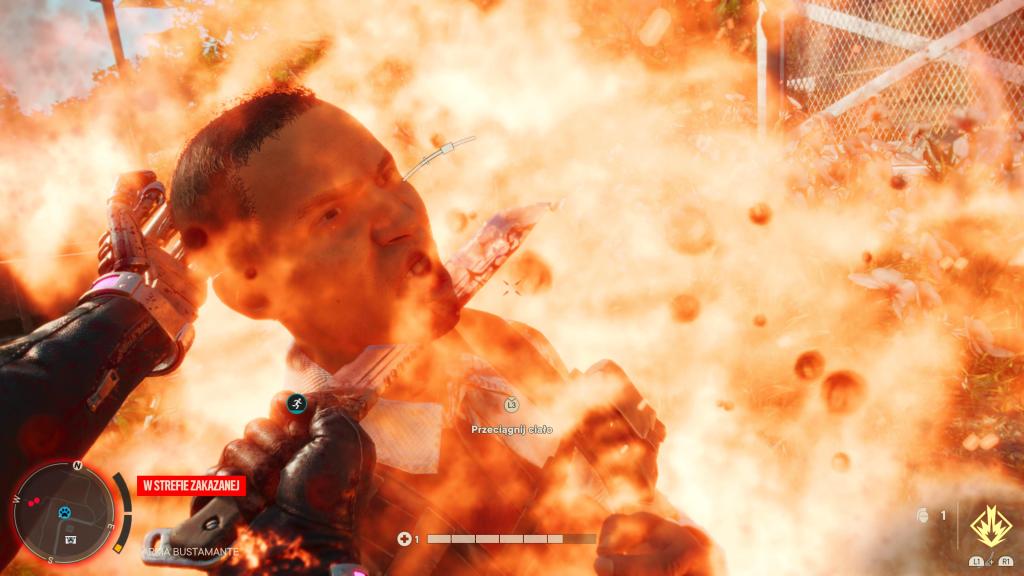Click the green running-figure icon
This screenshot has height=576, width=1024.
[295, 403]
